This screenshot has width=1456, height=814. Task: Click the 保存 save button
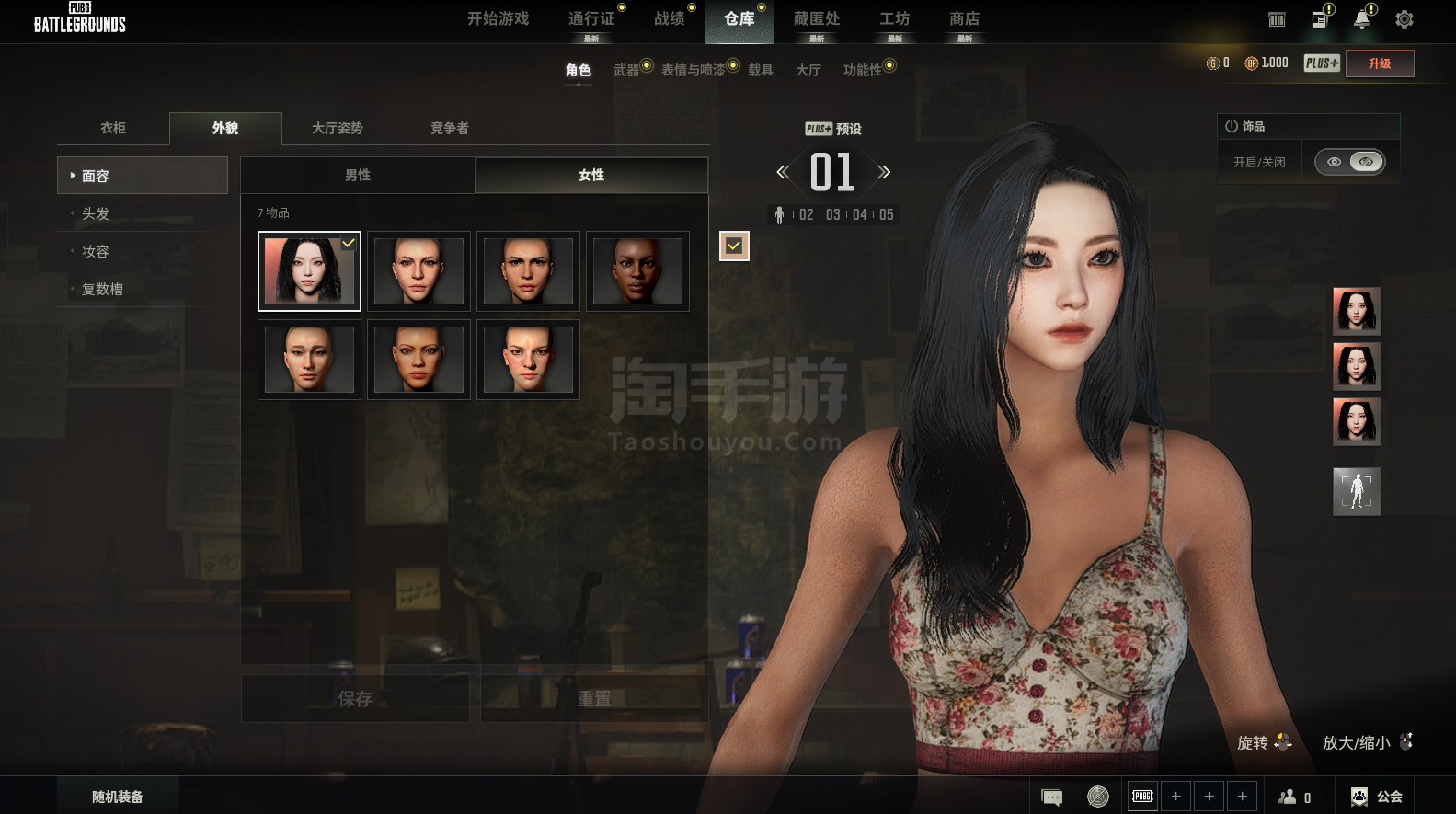coord(355,699)
